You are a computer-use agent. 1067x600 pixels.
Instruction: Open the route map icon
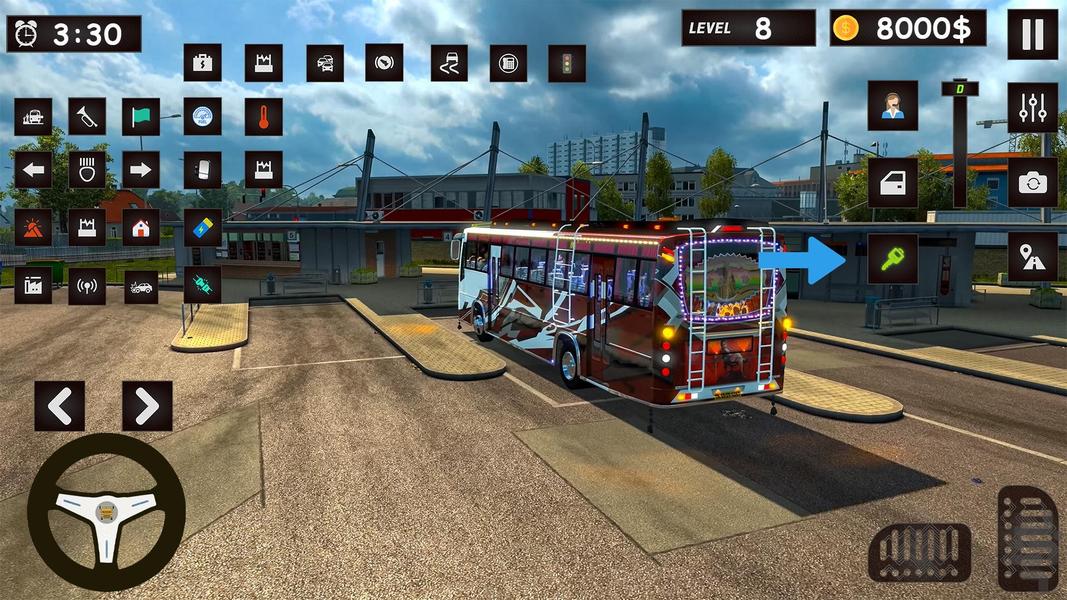pyautogui.click(x=1032, y=258)
